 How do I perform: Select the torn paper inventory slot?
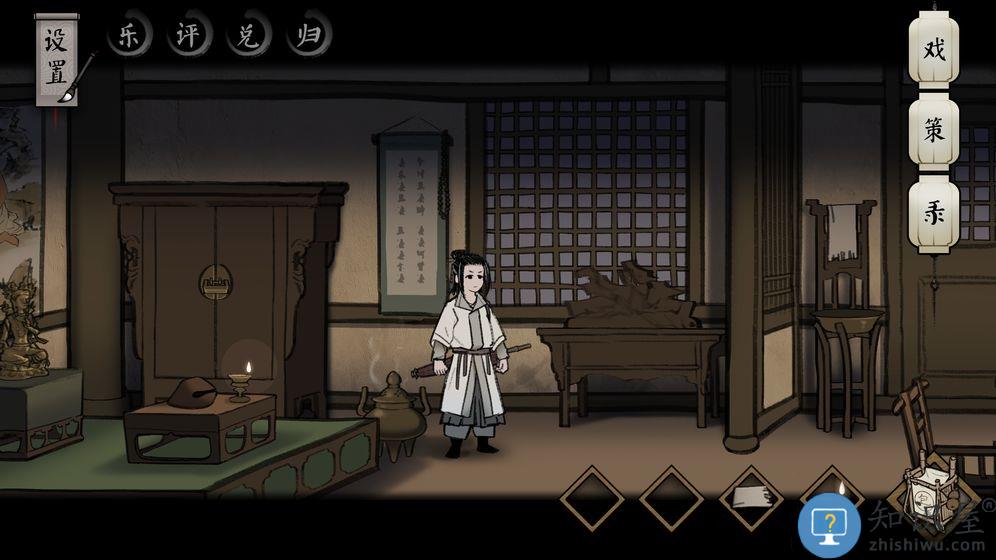[751, 496]
